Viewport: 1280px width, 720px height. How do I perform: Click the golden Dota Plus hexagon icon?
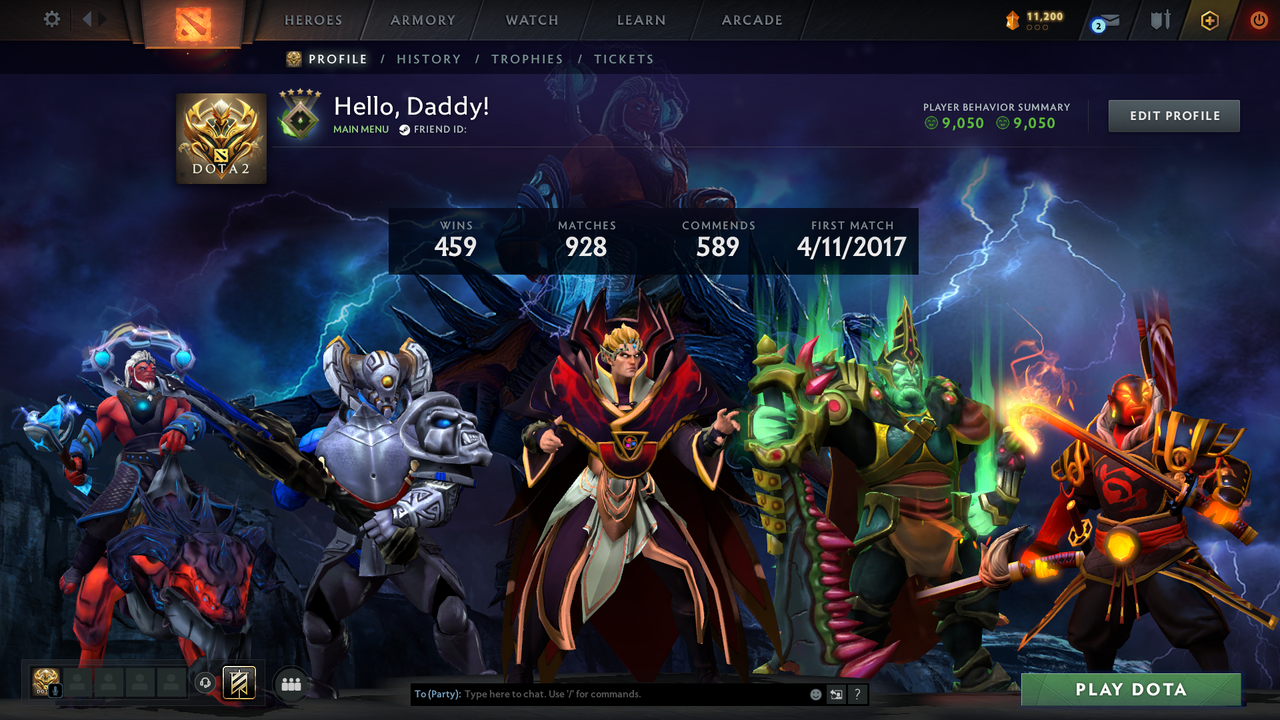point(1209,20)
